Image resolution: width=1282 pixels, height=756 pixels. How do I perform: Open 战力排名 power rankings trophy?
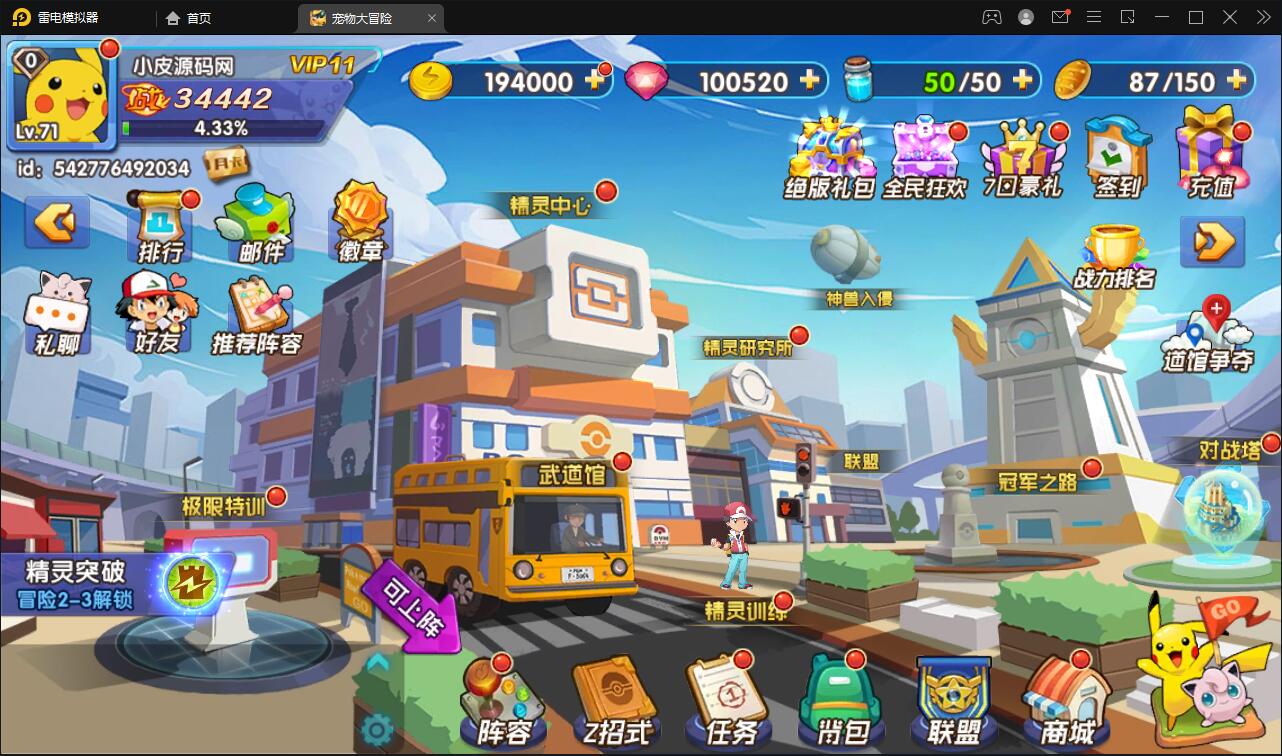point(1113,250)
